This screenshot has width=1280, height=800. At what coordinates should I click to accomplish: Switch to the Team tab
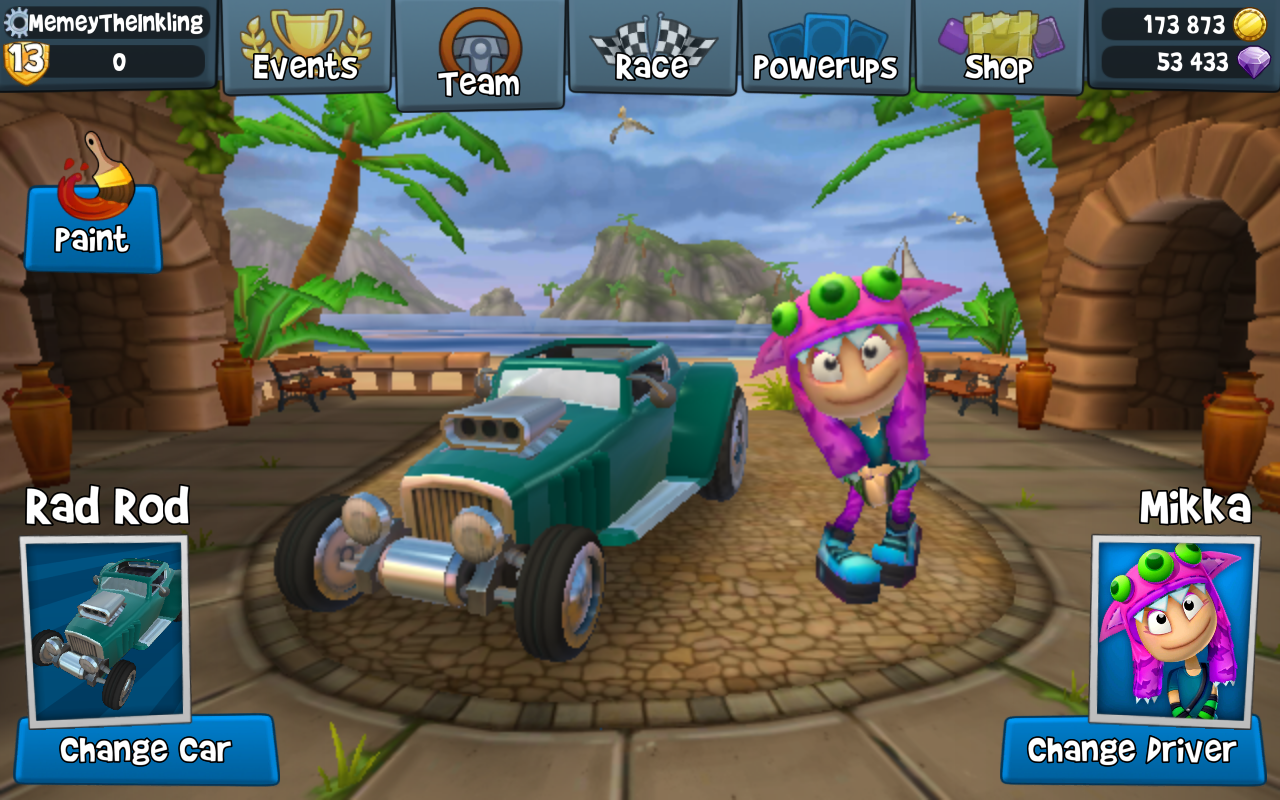tap(479, 54)
